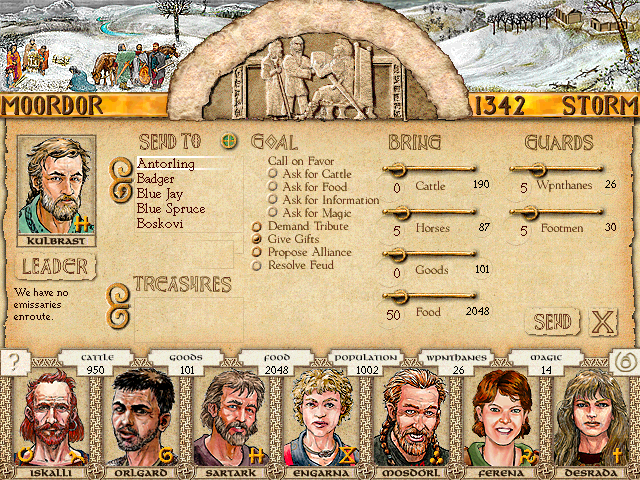640x480 pixels.
Task: Select the Ask for Food option
Action: (273, 186)
